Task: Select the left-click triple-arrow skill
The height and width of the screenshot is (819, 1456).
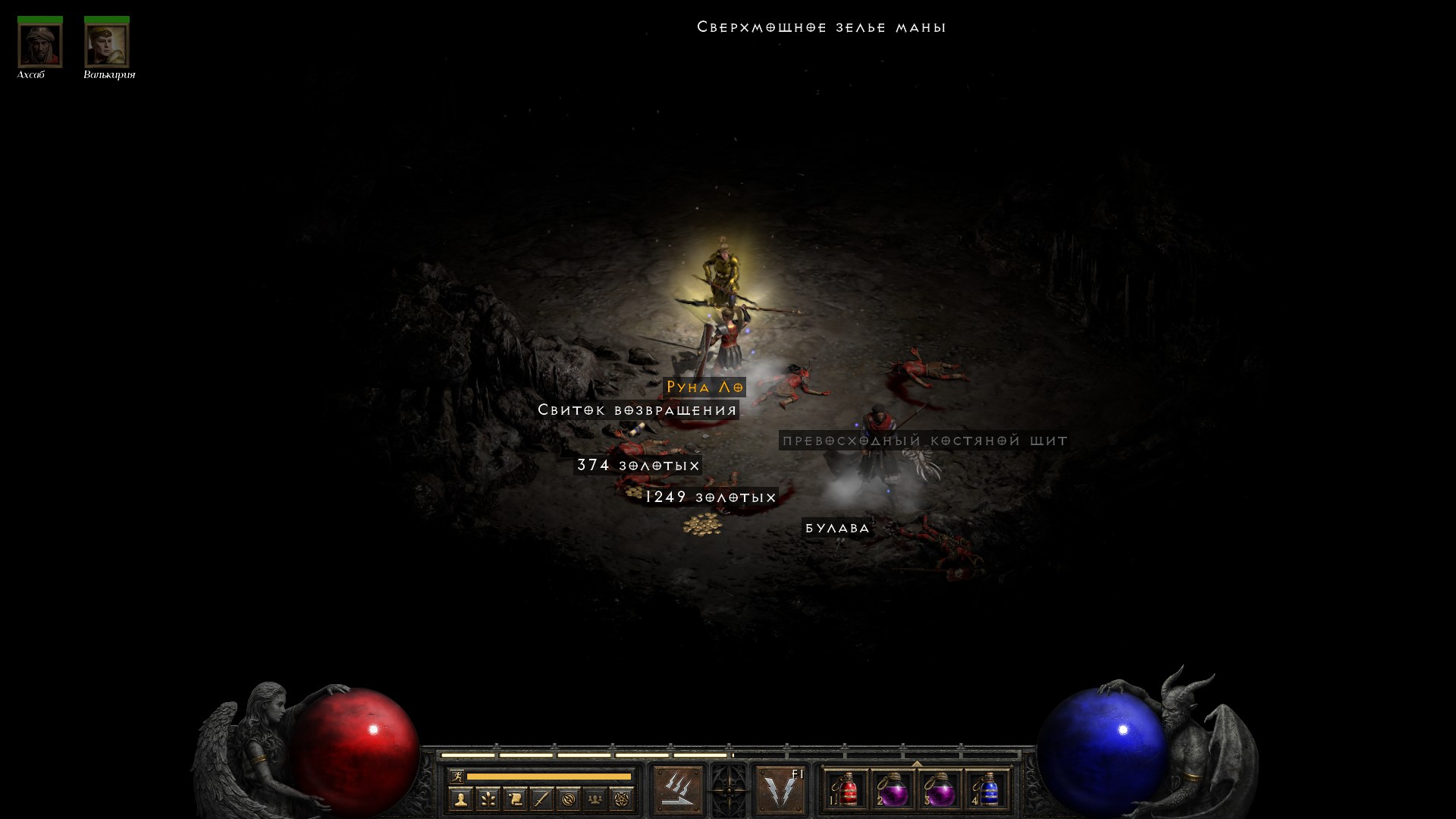Action: tap(677, 790)
